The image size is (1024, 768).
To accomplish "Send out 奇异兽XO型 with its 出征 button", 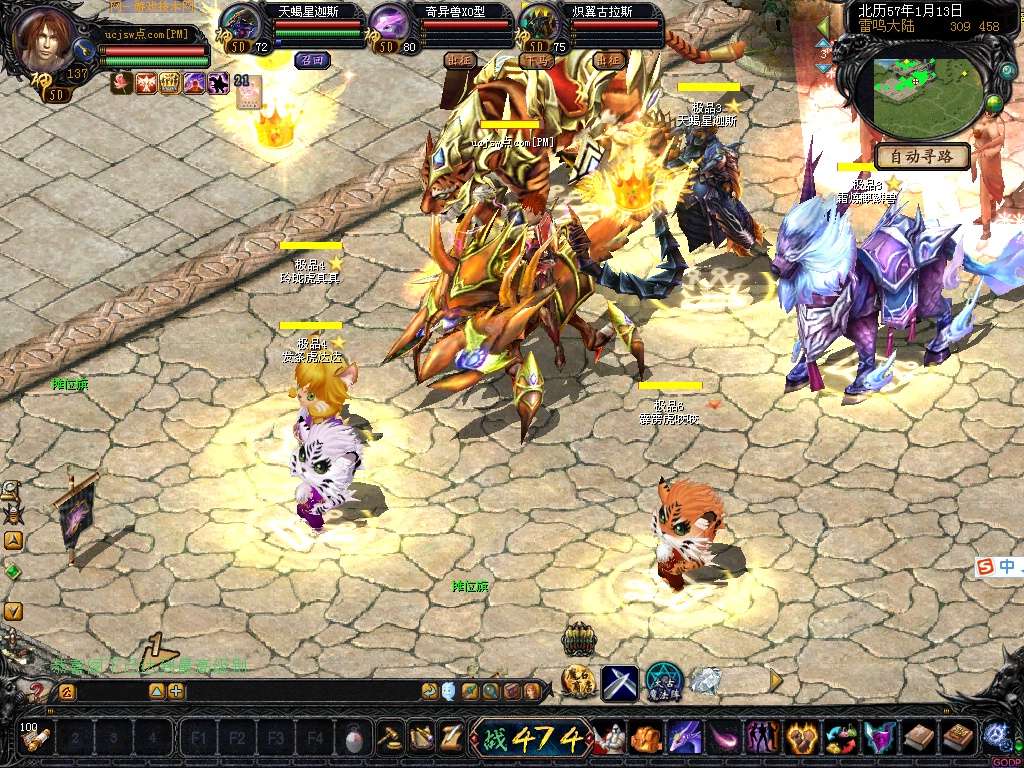I will point(459,60).
